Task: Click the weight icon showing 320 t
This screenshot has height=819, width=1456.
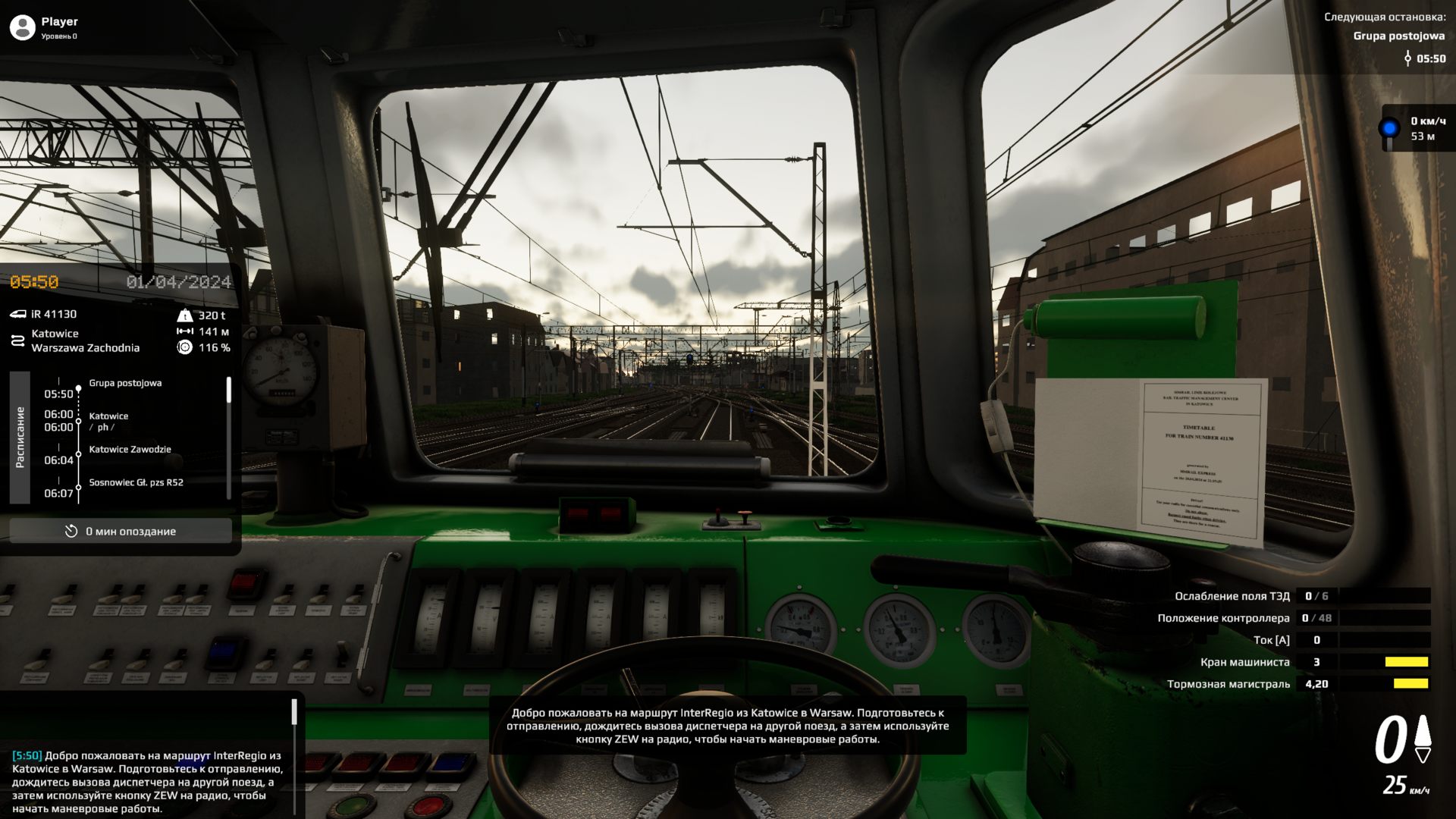Action: click(187, 314)
